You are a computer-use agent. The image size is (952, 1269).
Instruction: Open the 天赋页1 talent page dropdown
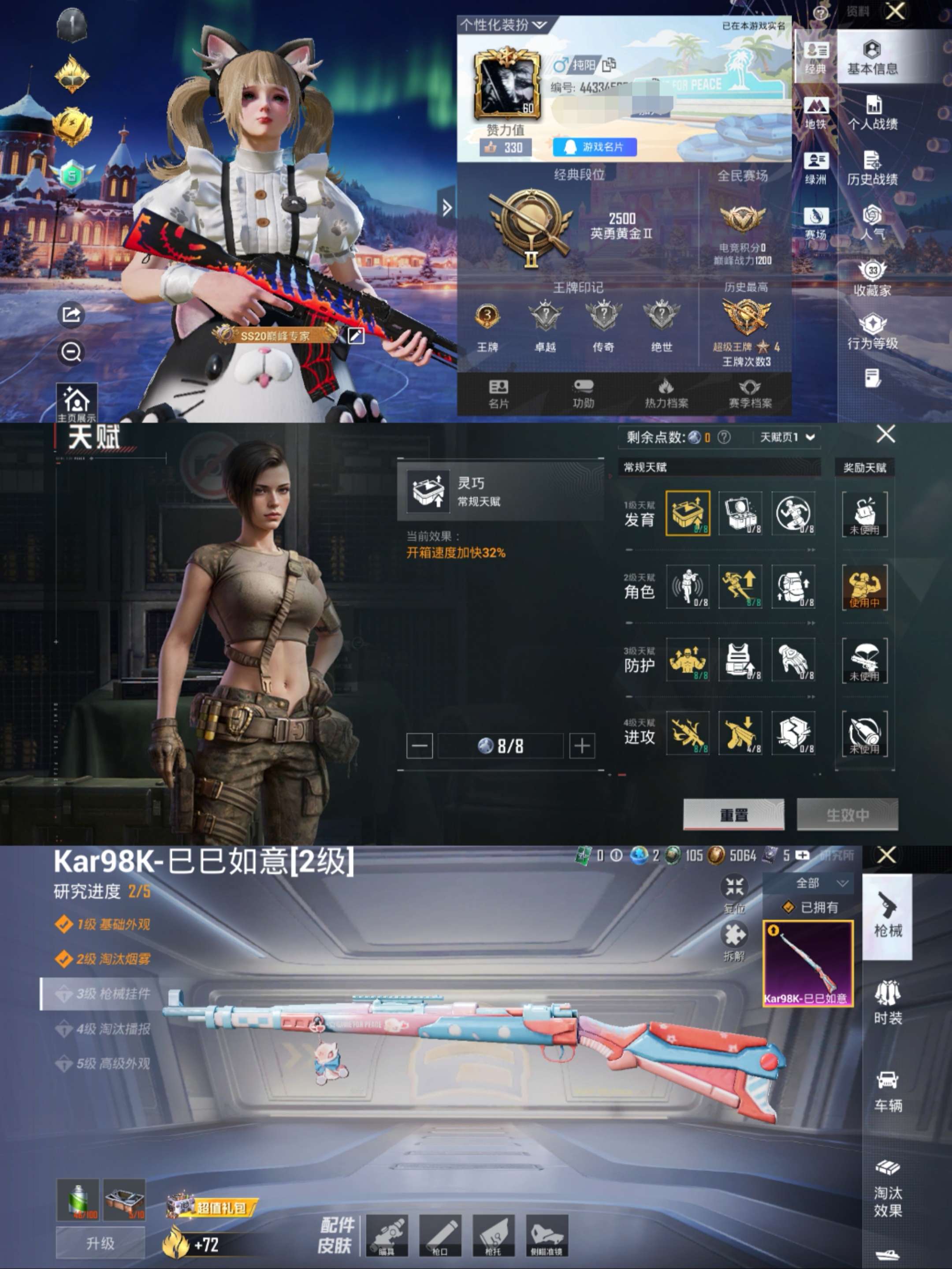coord(787,437)
